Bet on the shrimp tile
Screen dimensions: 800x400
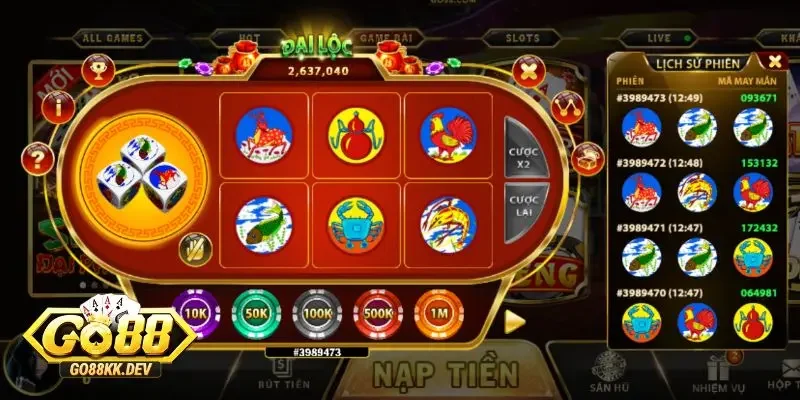pyautogui.click(x=448, y=225)
